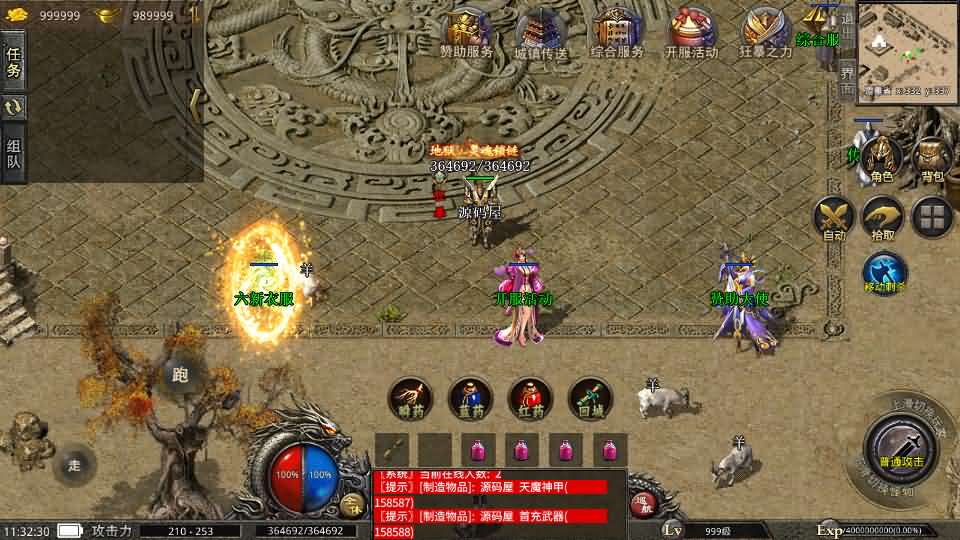Open 赞助服务 sponsor services
This screenshot has height=540, width=960.
coord(468,32)
